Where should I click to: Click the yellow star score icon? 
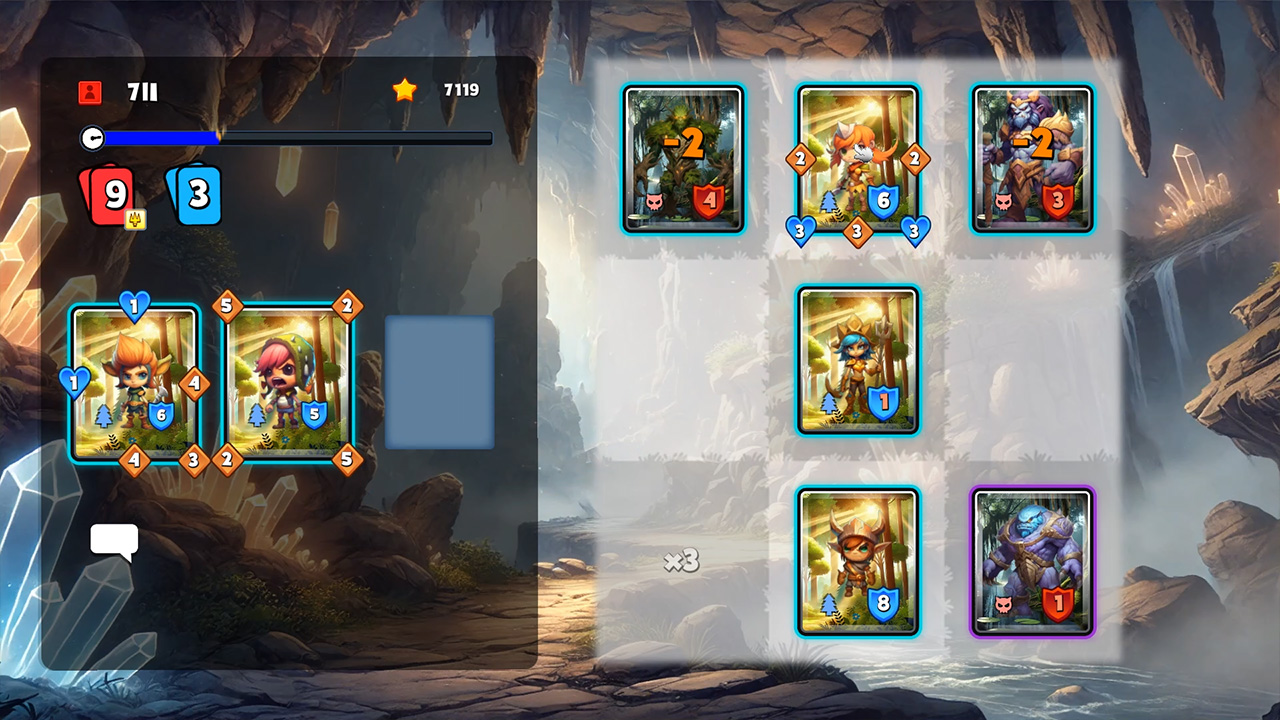(404, 90)
